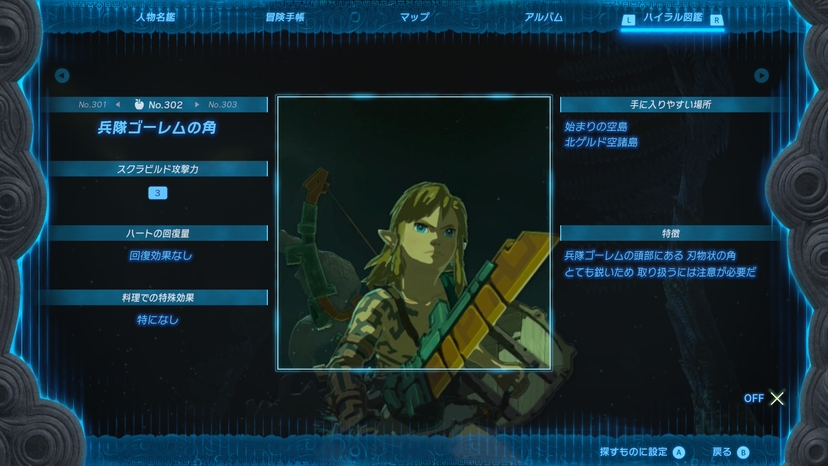
Task: Switch to the マップ tab
Action: 414,17
